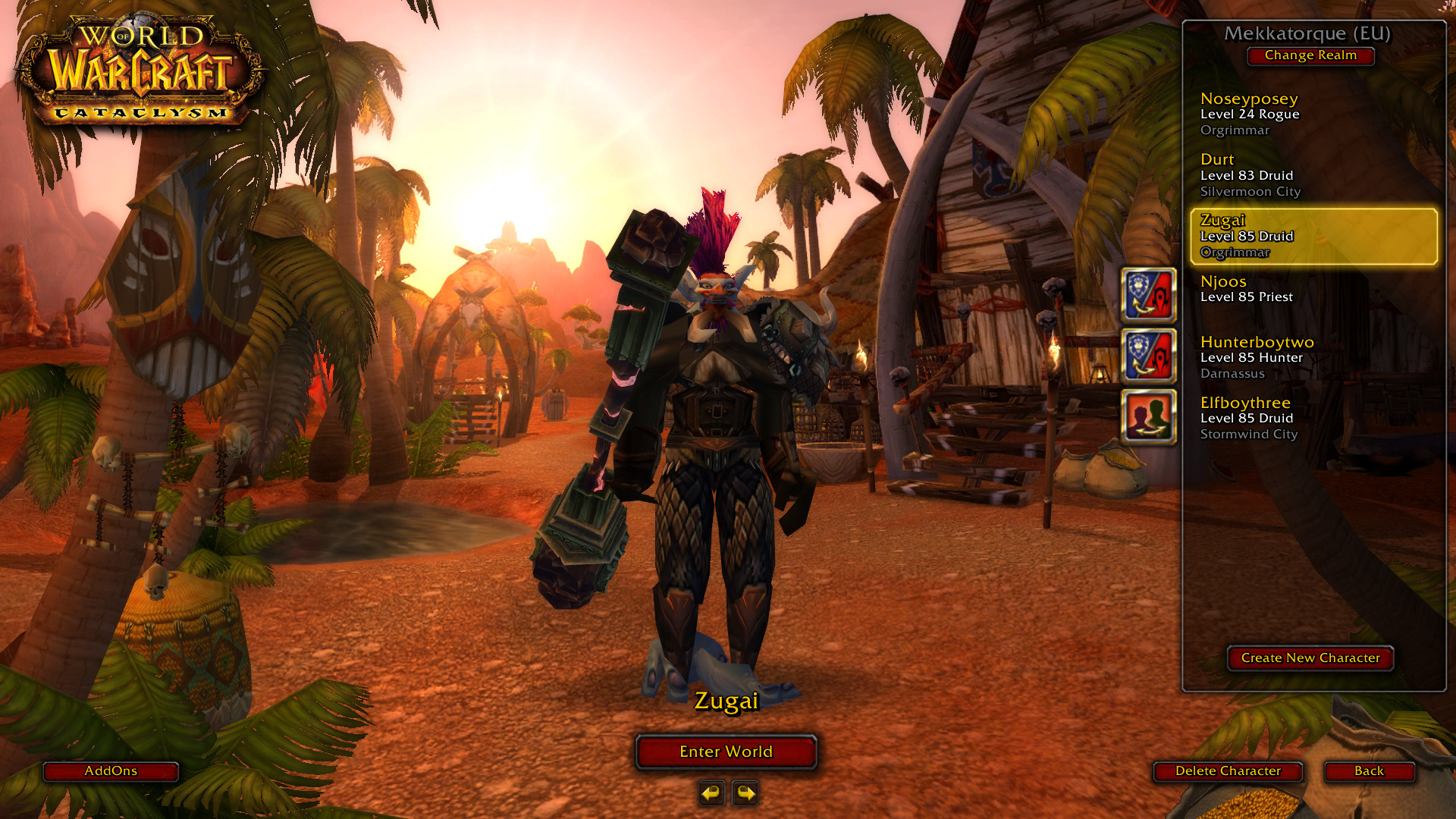Screen dimensions: 1456x819
Task: Select the highlighted Zugai character entry
Action: (x=1313, y=236)
